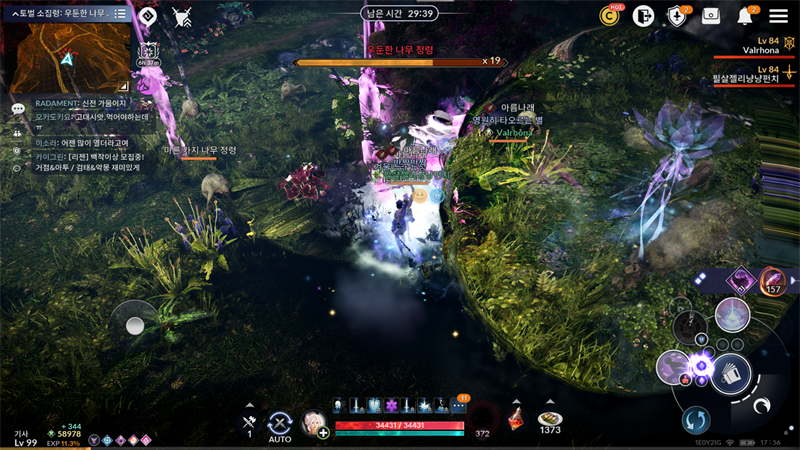Viewport: 800px width, 450px height.
Task: Open the hamburger main menu
Action: pyautogui.click(x=778, y=16)
